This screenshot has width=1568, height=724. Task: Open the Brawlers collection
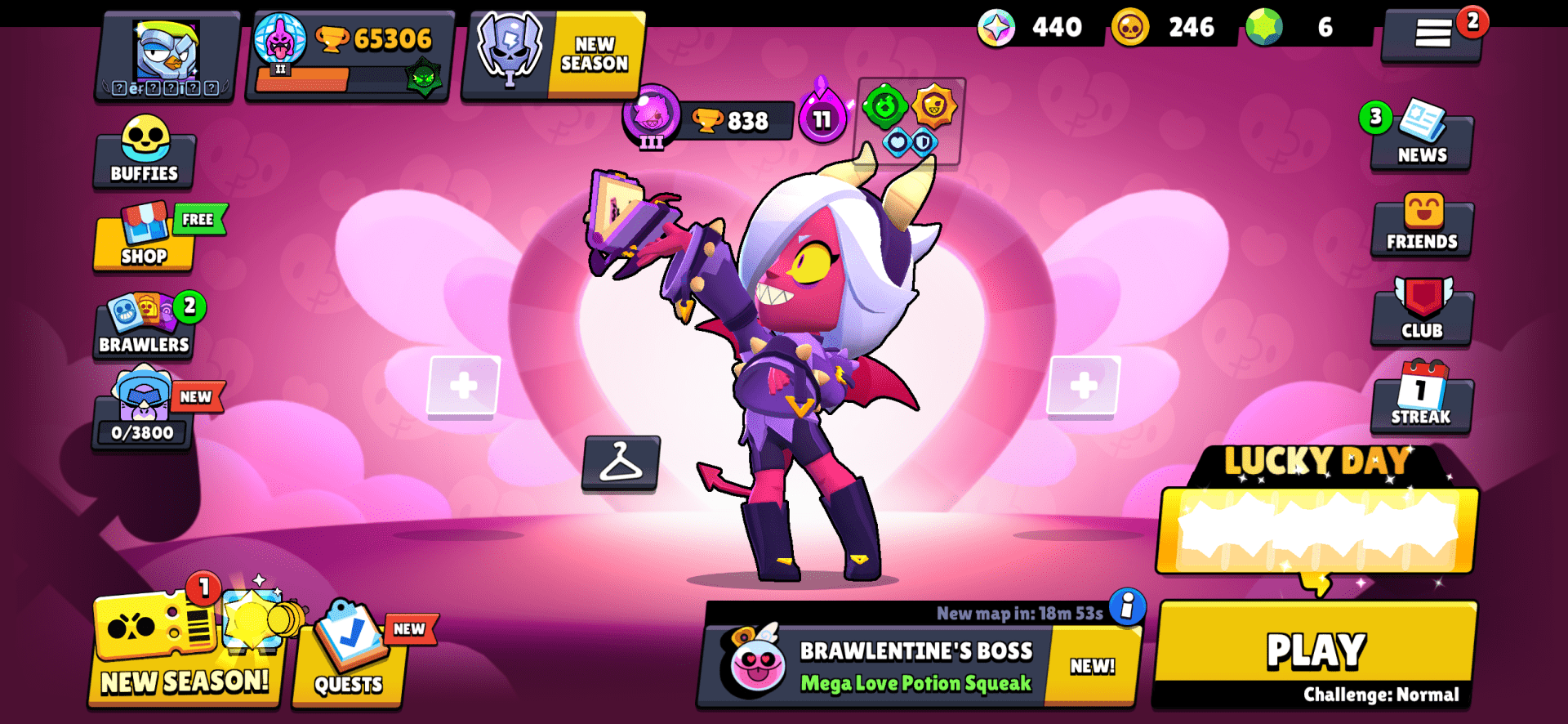tap(144, 328)
